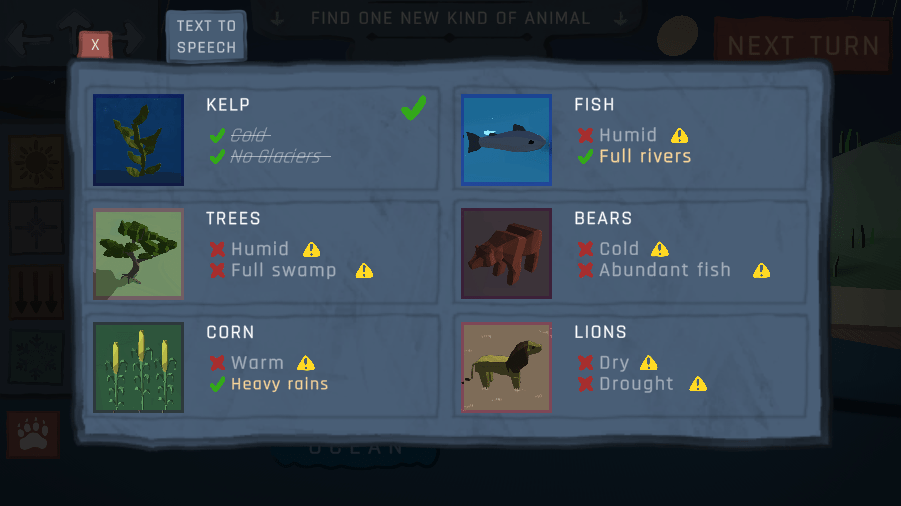Image resolution: width=901 pixels, height=506 pixels.
Task: Choose the Lions thumbnail
Action: click(506, 367)
